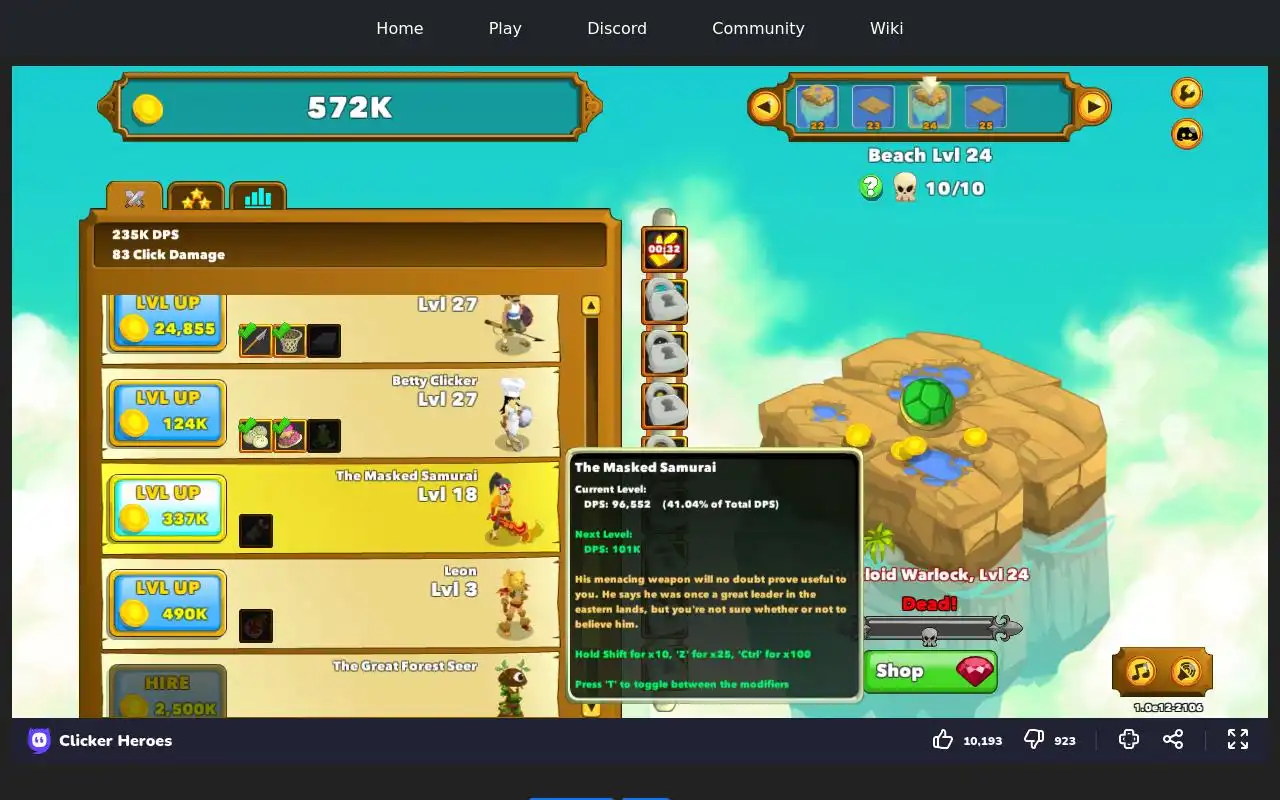Toggle the music note button

(1140, 671)
